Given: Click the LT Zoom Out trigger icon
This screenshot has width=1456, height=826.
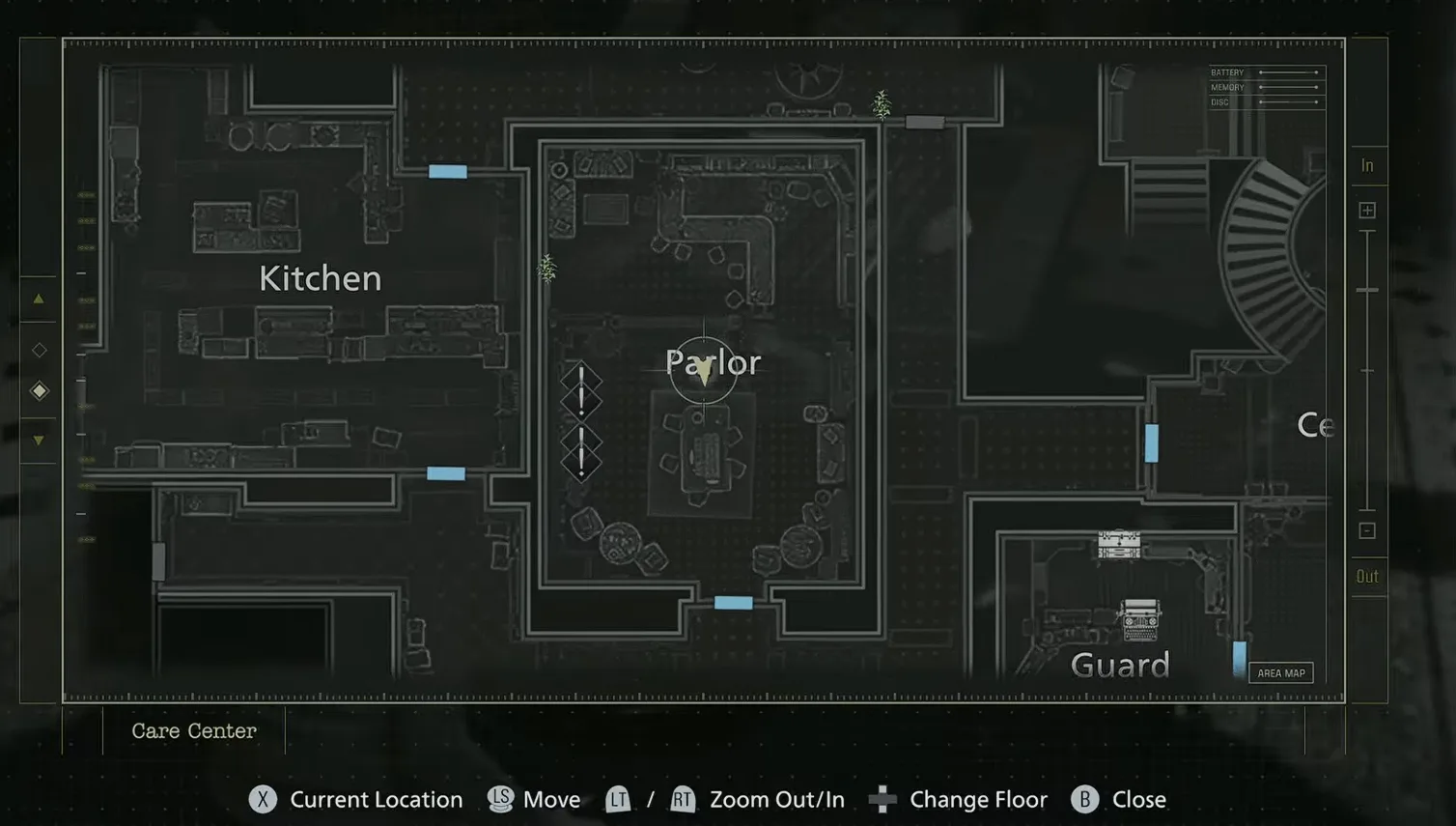Looking at the screenshot, I should [618, 799].
